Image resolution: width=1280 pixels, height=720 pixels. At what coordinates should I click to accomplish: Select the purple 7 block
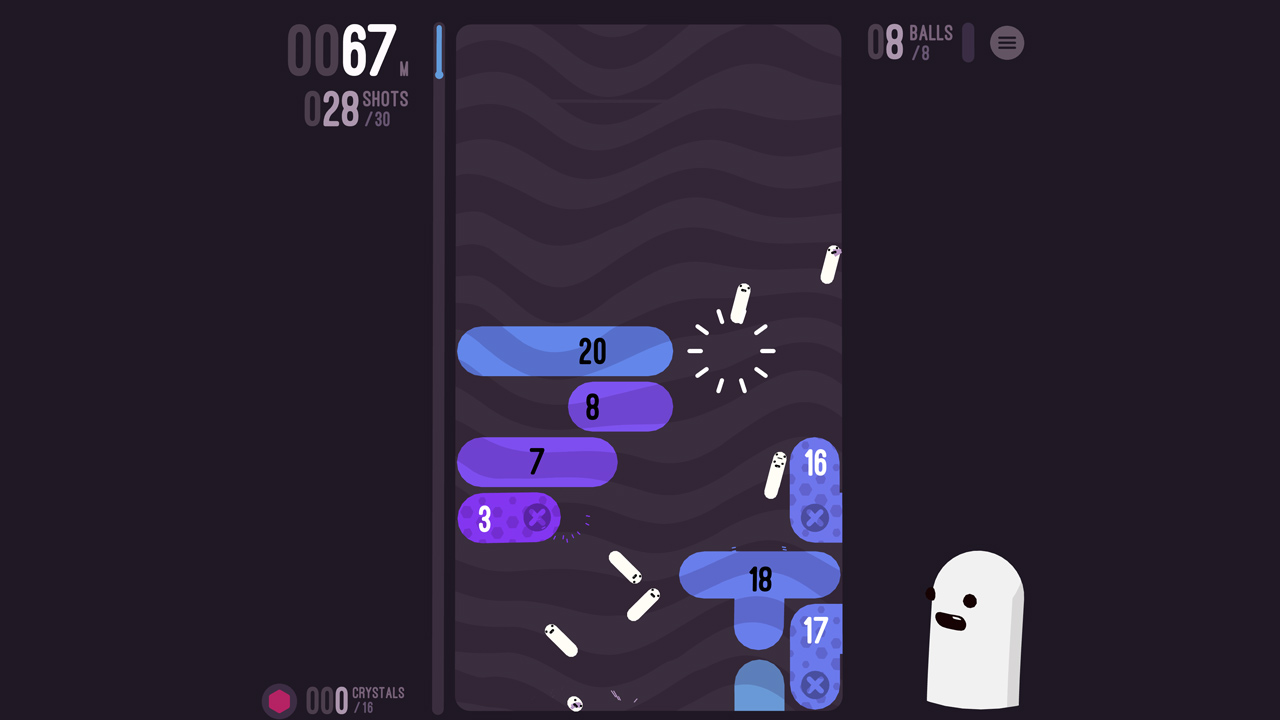point(537,462)
